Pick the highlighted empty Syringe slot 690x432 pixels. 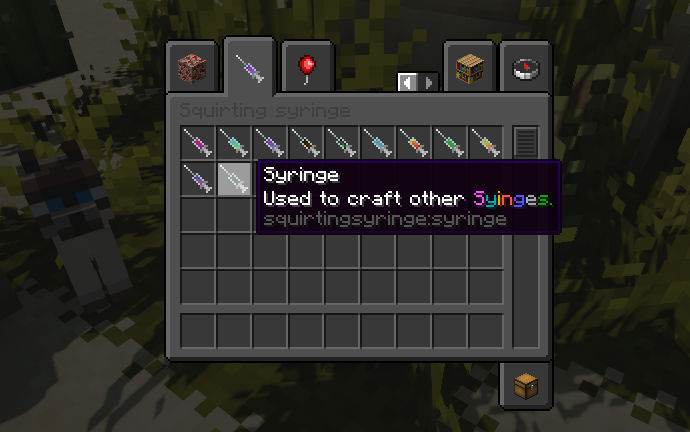click(234, 179)
